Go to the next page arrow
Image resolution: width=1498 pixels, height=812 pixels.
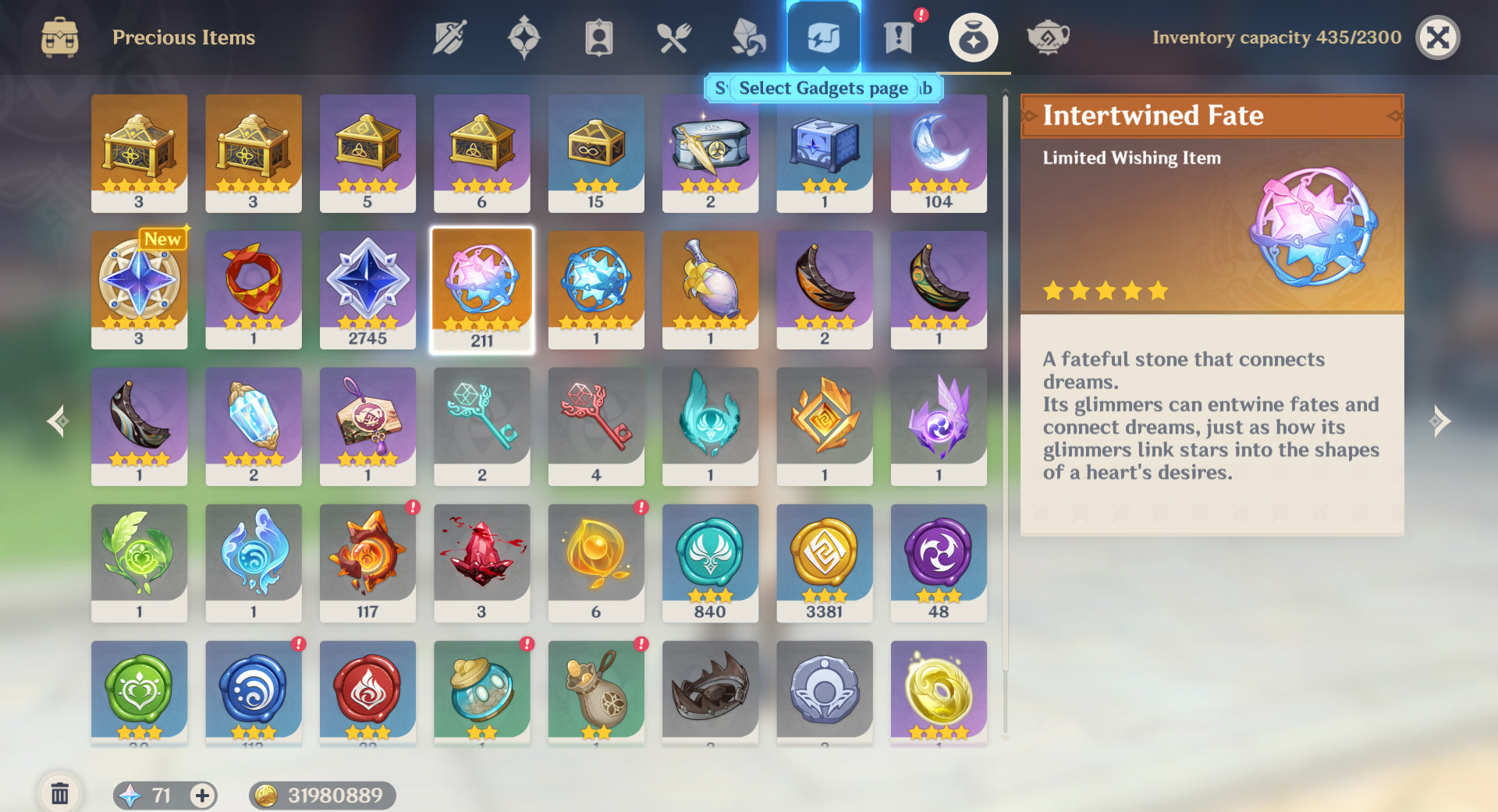tap(1439, 421)
